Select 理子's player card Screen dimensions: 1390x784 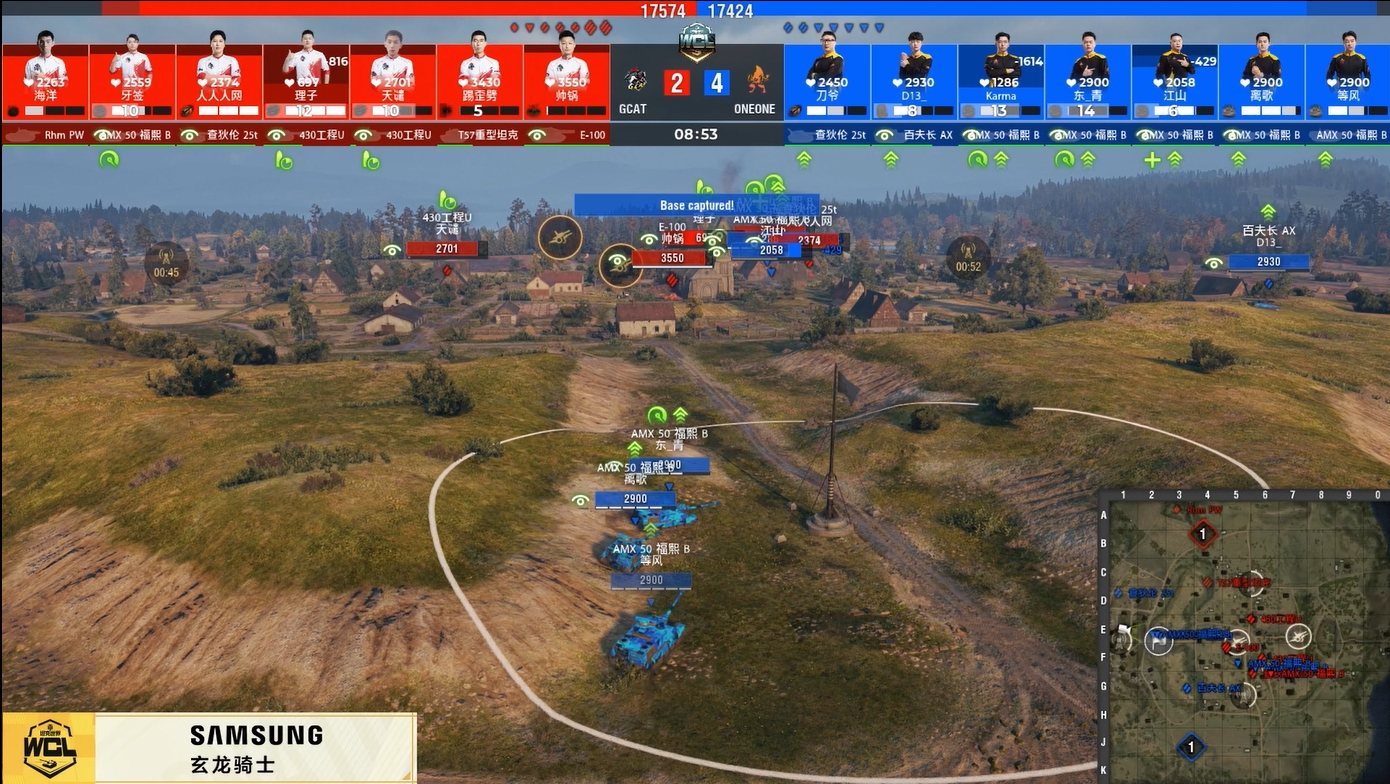point(306,80)
